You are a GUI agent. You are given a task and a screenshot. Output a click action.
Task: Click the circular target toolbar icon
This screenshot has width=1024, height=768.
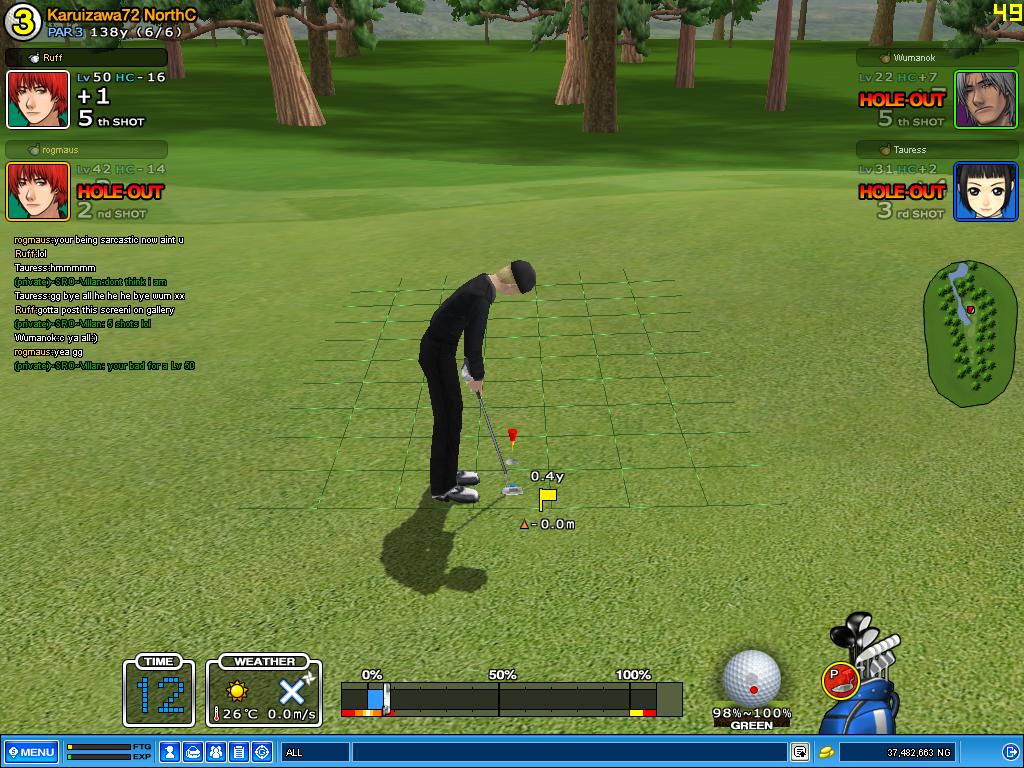point(263,752)
